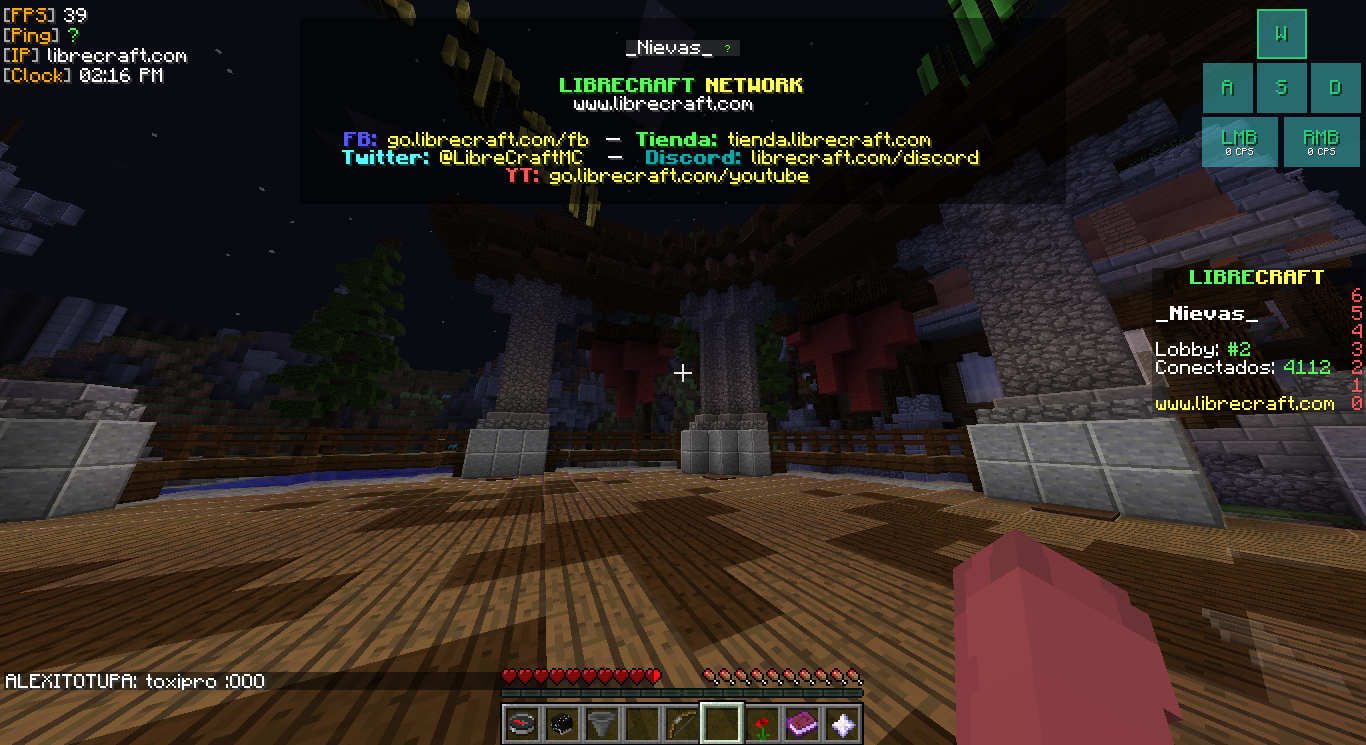Choose the nether star hotbar slot
Viewport: 1366px width, 745px height.
(842, 723)
